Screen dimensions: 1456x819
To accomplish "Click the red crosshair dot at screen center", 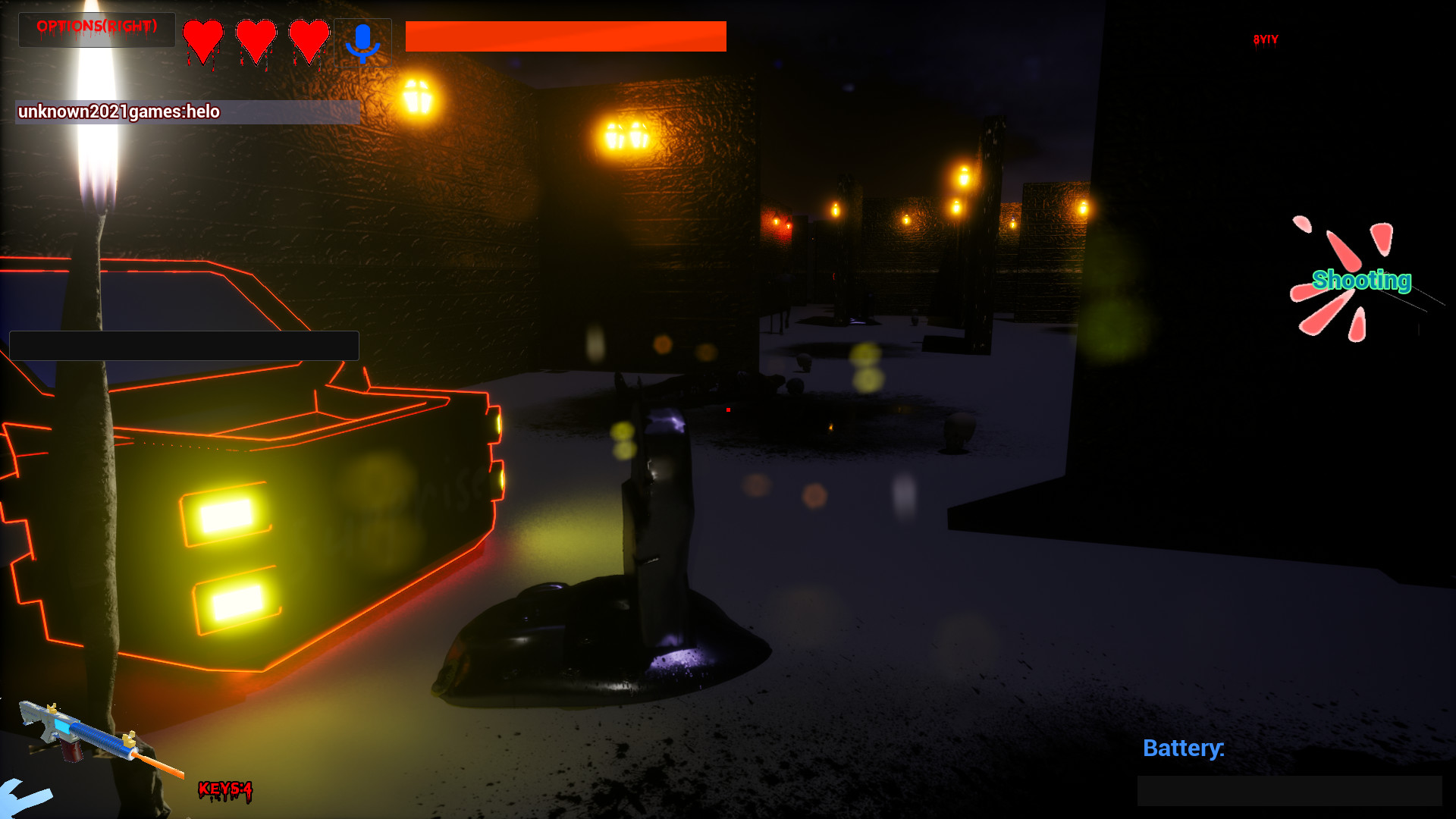I will coord(726,409).
